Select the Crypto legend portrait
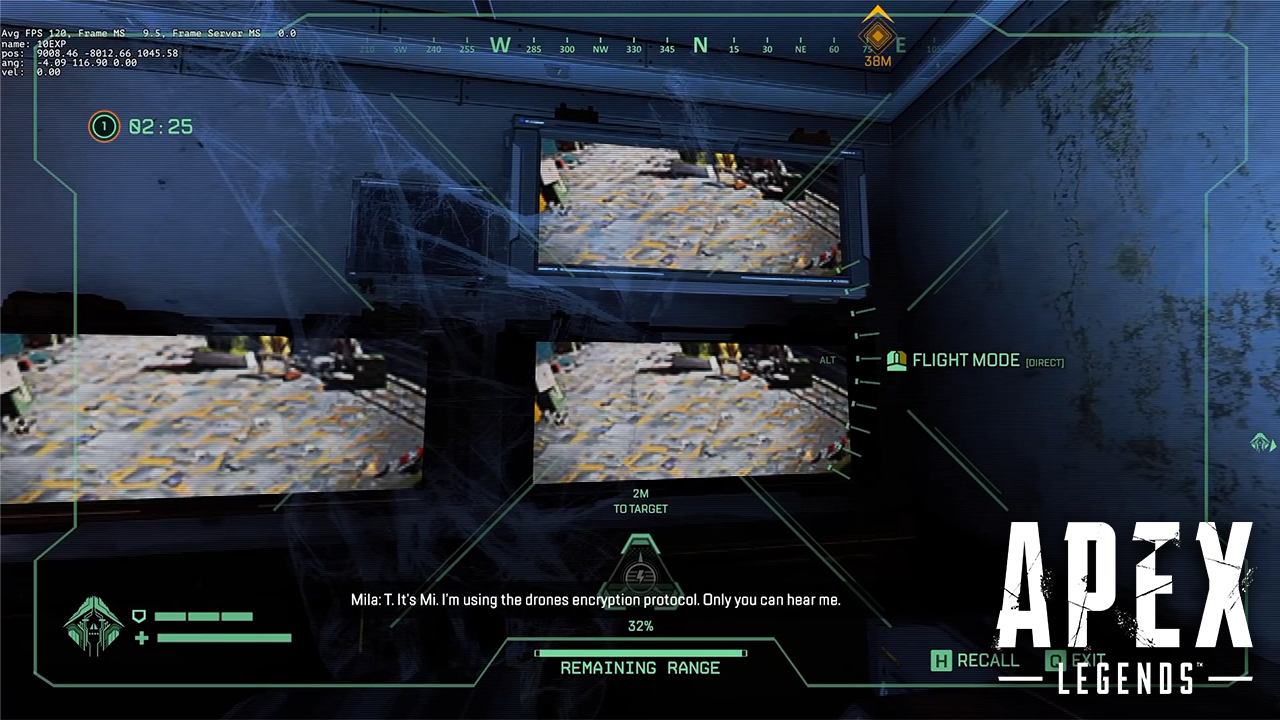Screen dimensions: 1280x720 93,626
